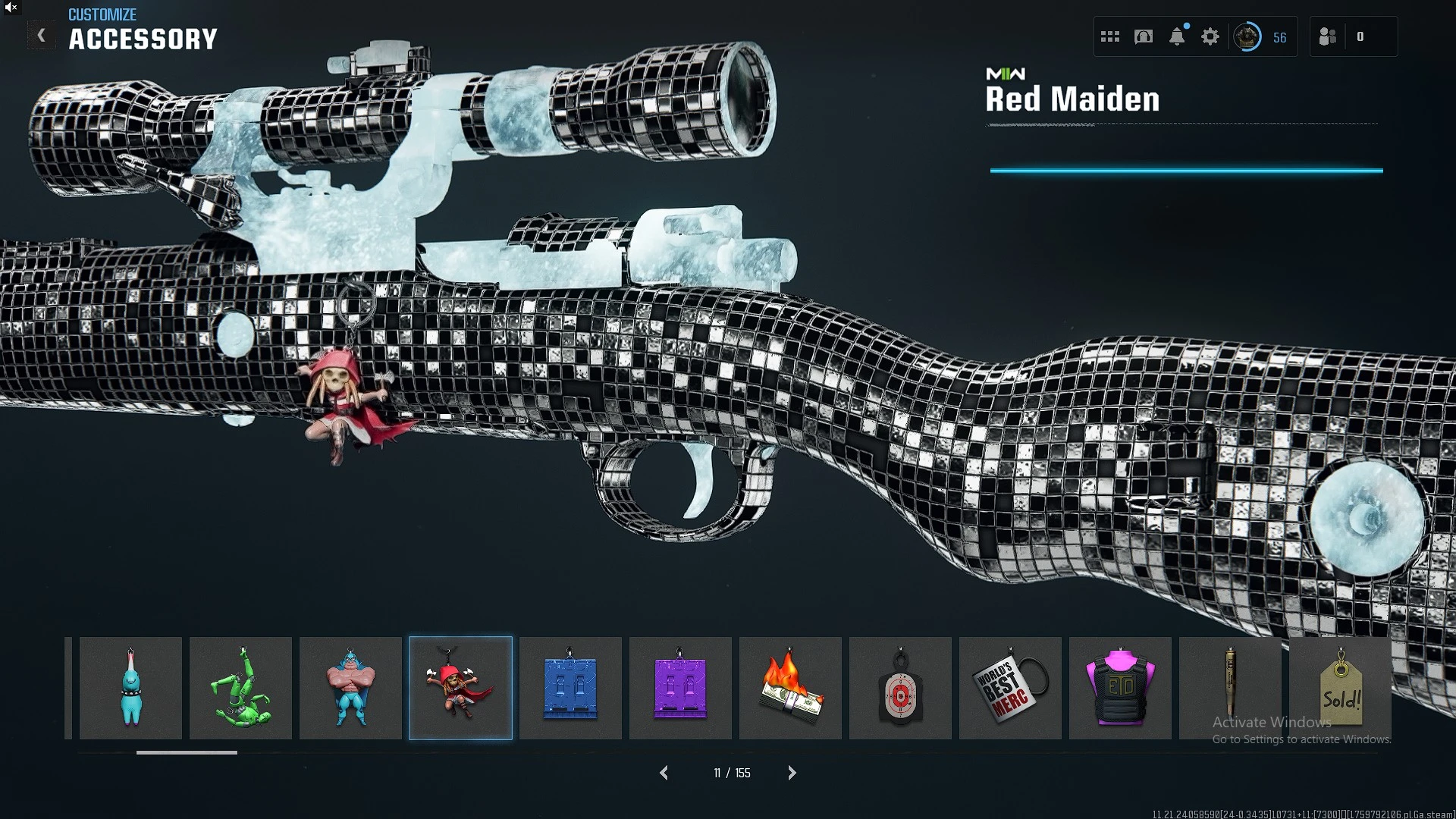Open the party social panel
The image size is (1456, 819).
click(x=1328, y=36)
